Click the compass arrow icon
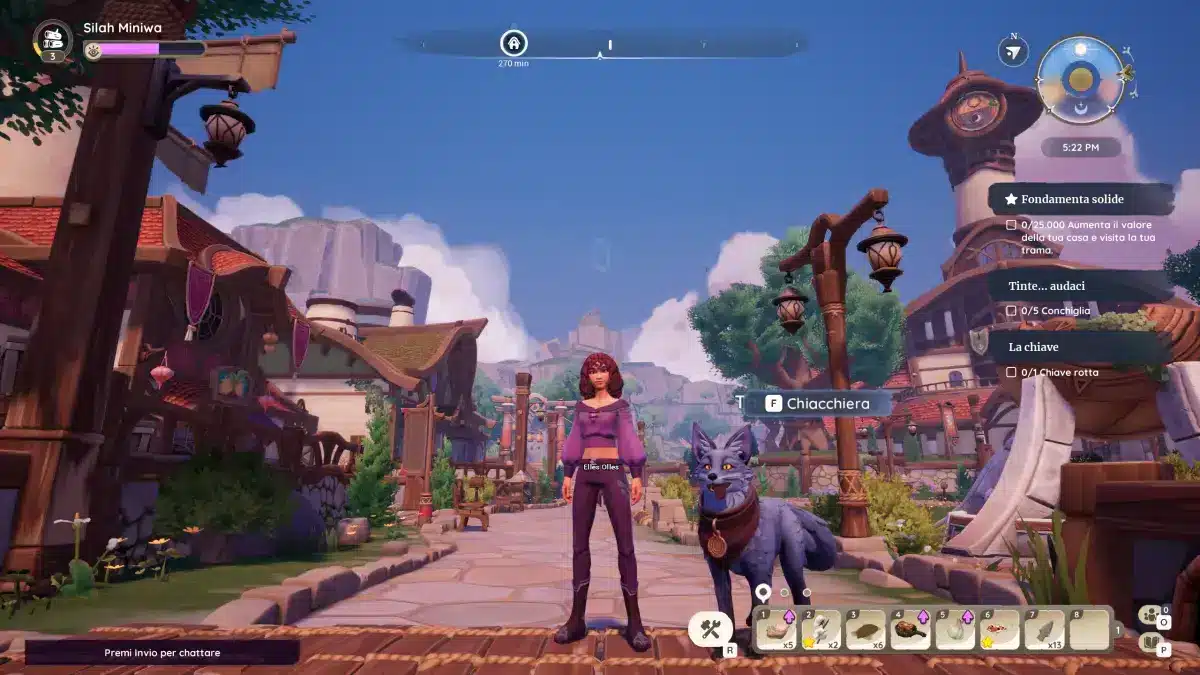This screenshot has width=1200, height=675. click(1014, 52)
